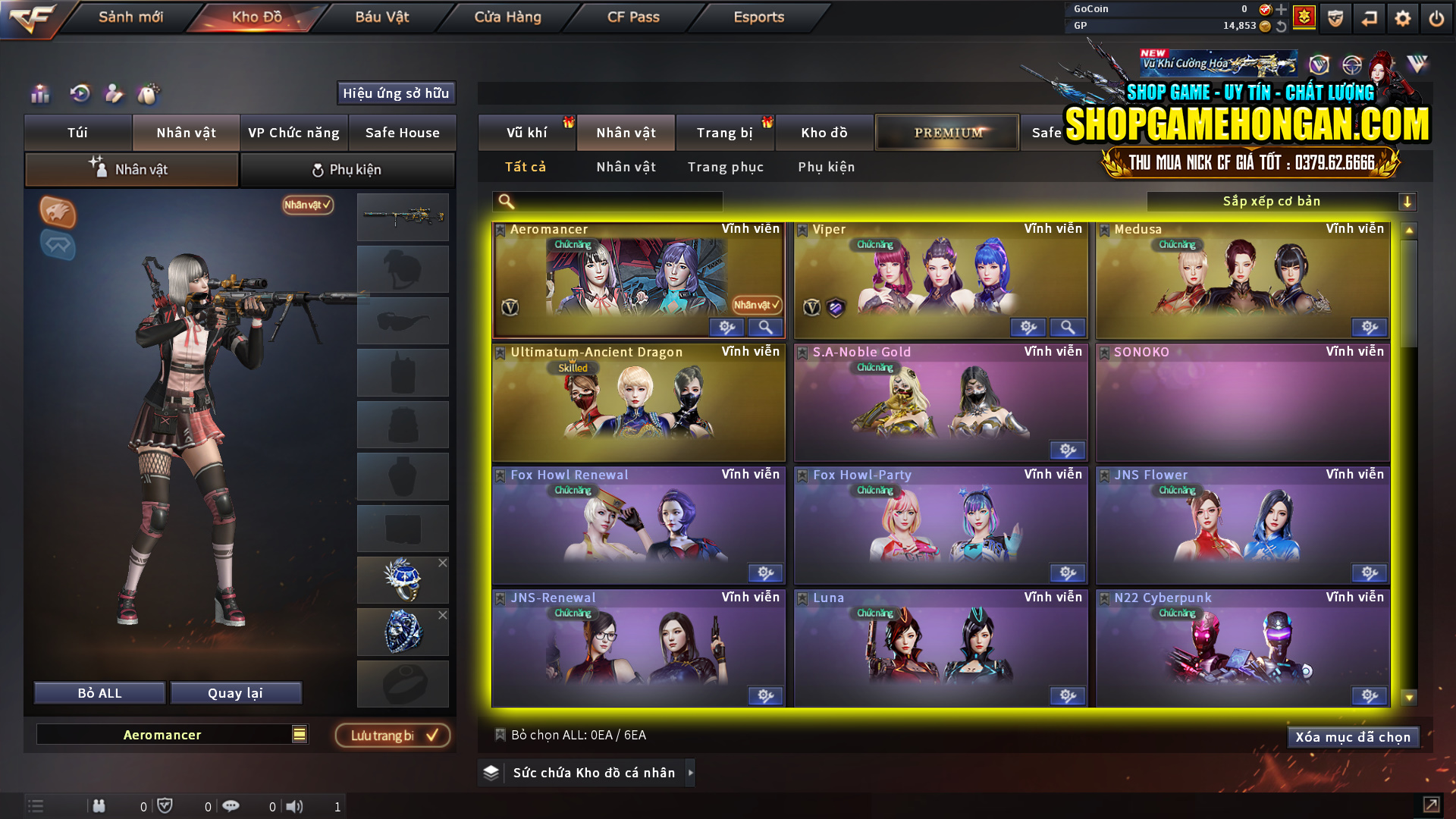Select the magnifier preview icon on Viper card
The width and height of the screenshot is (1456, 819).
point(1068,327)
